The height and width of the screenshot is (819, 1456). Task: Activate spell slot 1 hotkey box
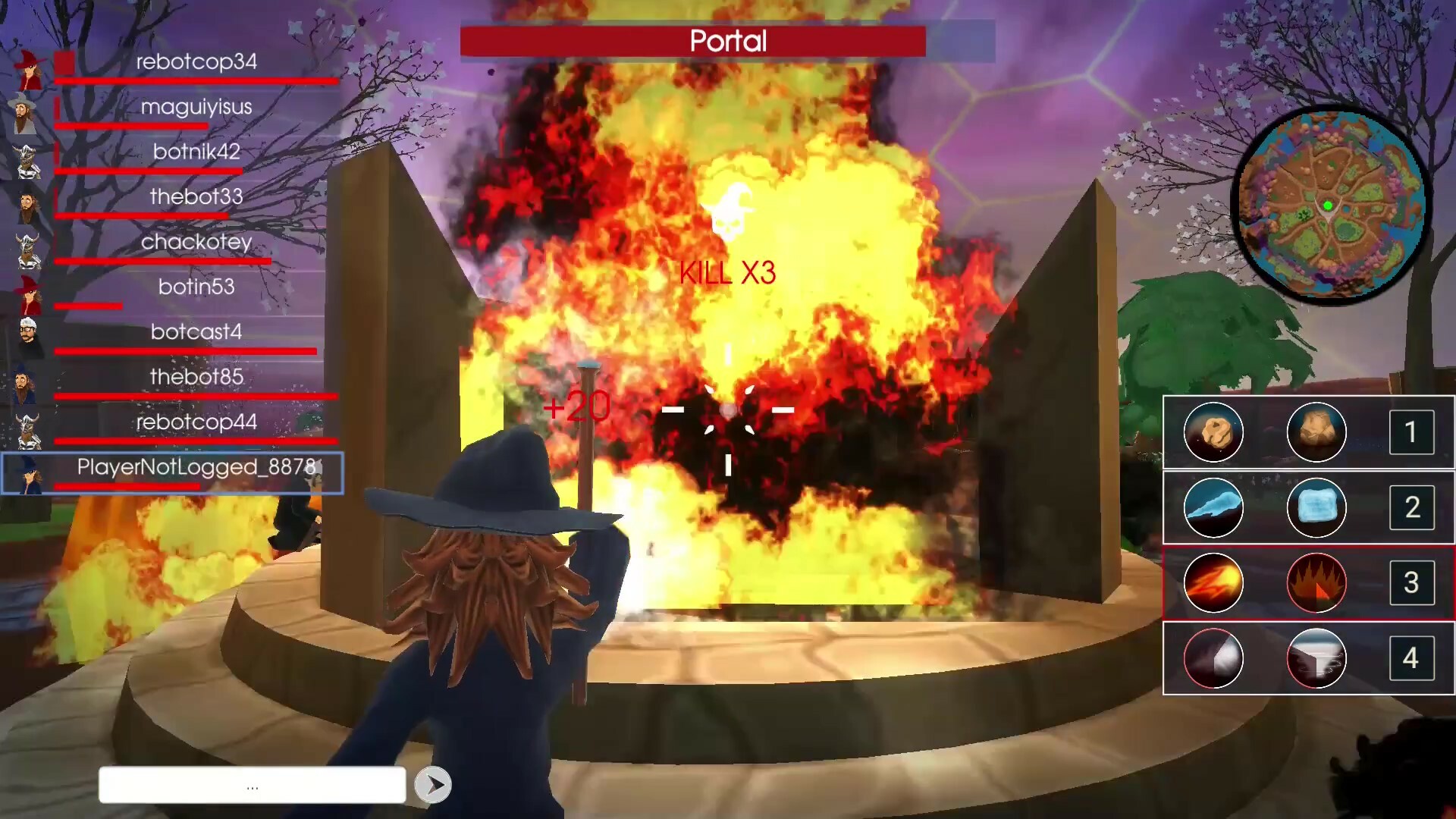(1412, 432)
